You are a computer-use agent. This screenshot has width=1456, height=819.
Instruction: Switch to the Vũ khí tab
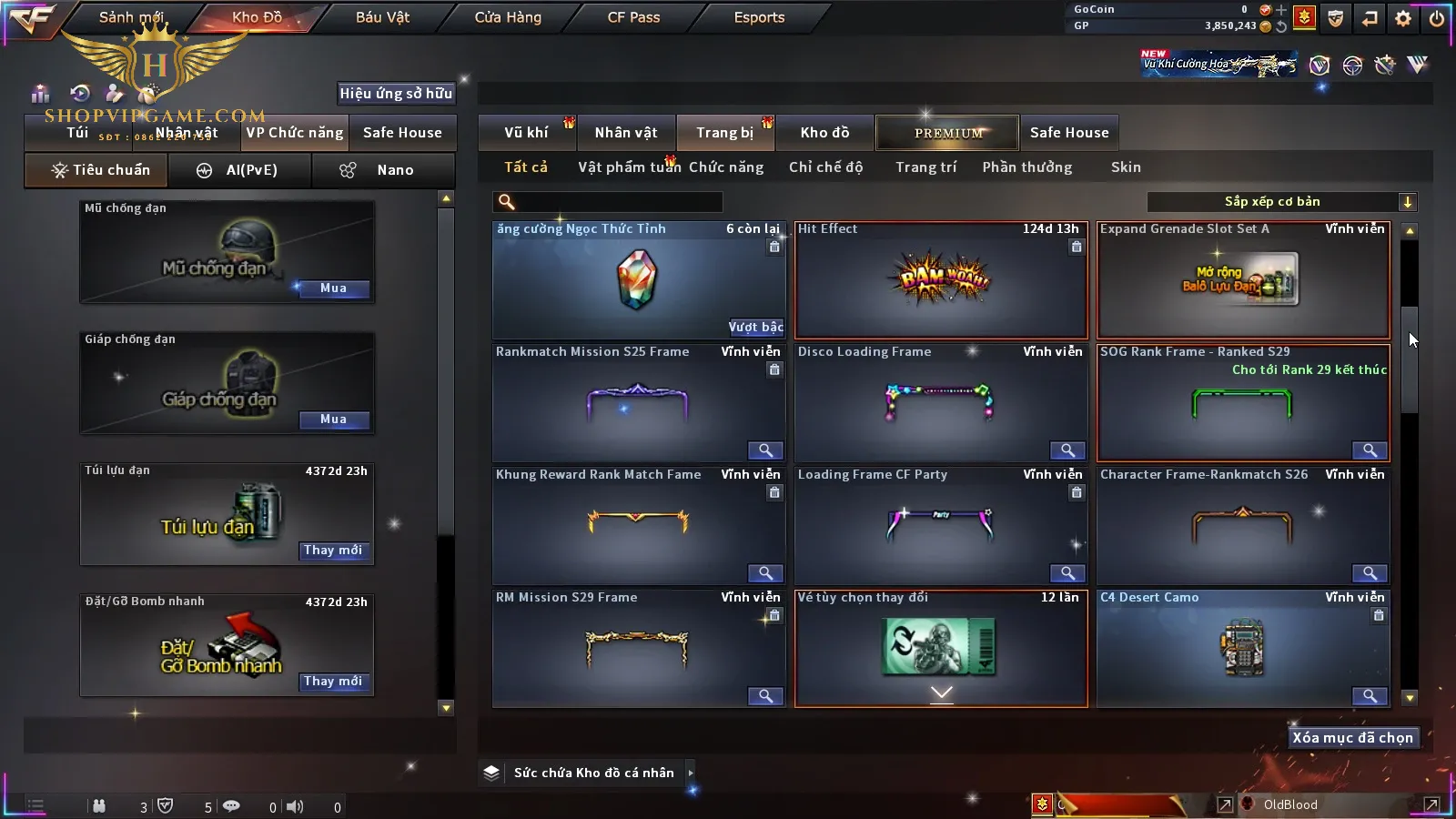point(526,133)
